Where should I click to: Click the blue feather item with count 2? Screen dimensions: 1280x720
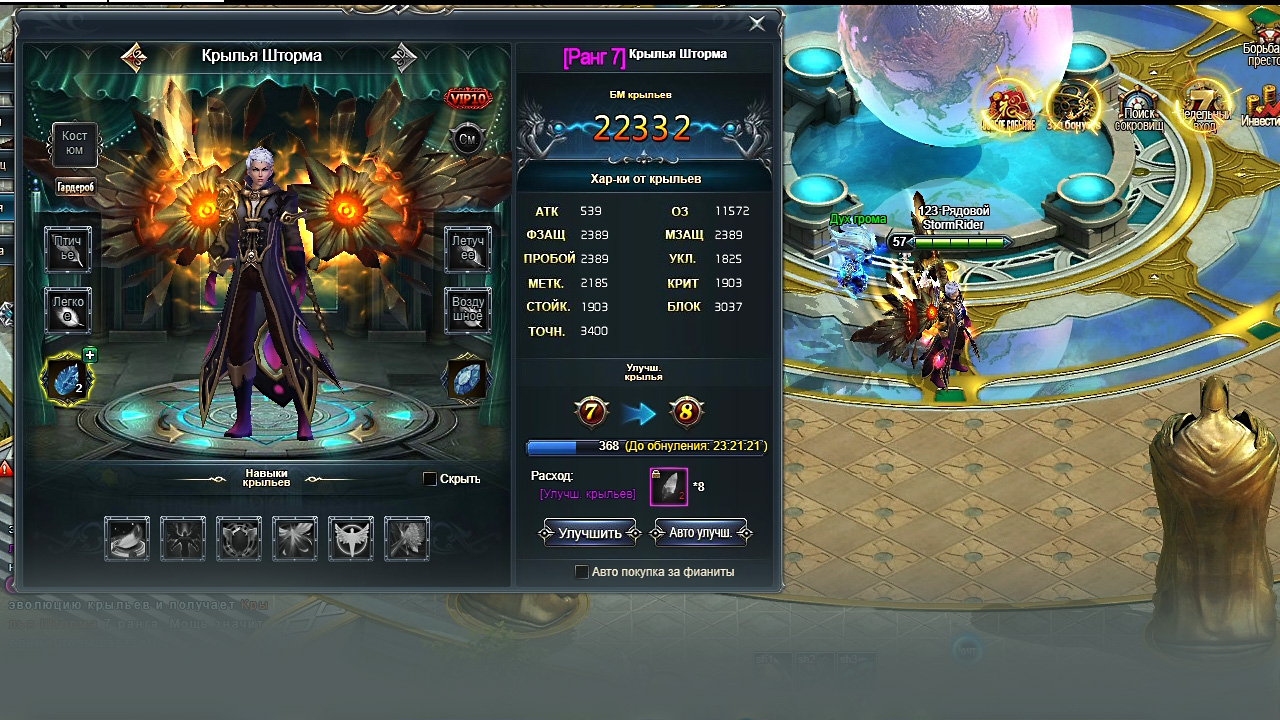[x=67, y=380]
